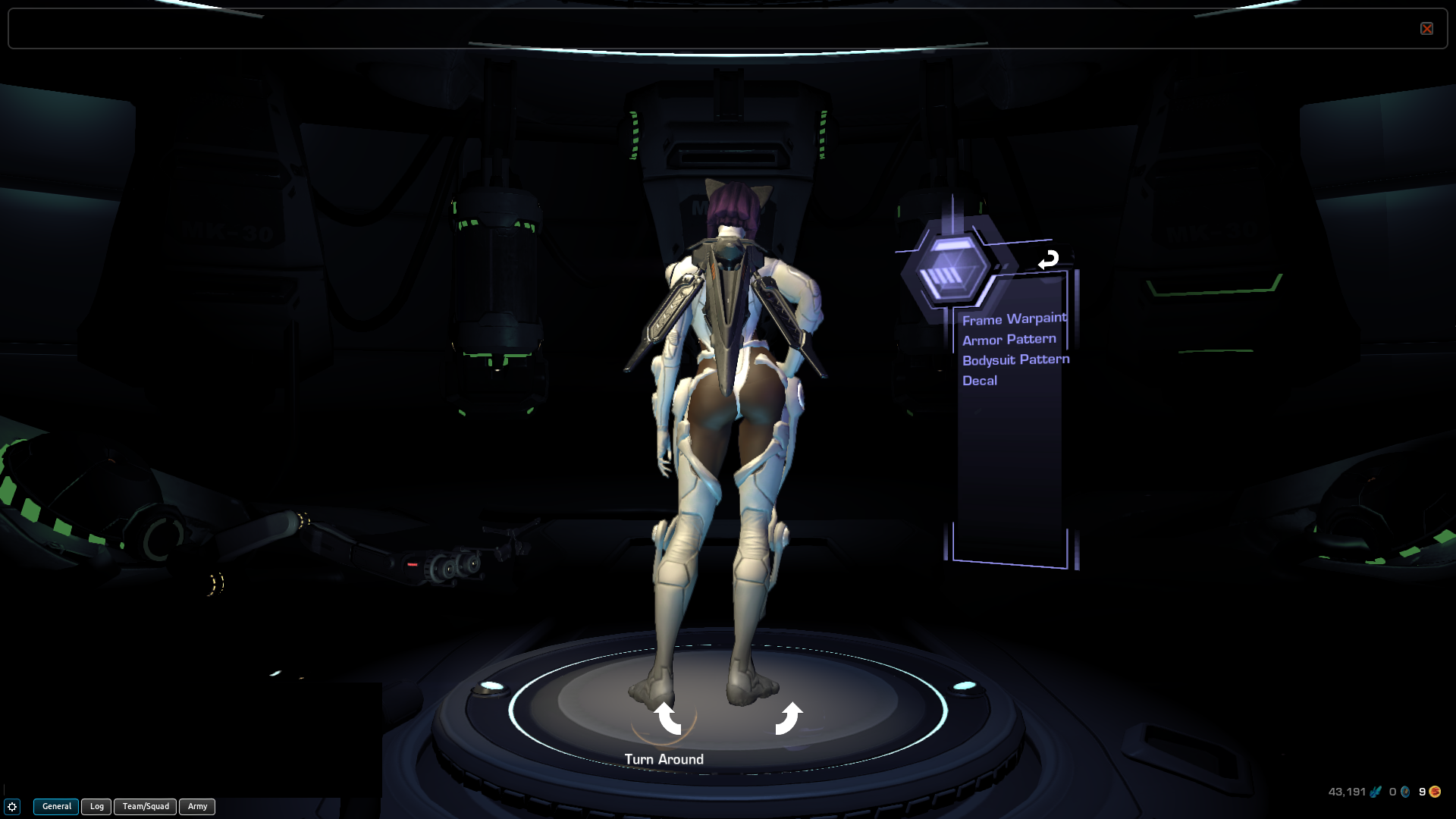Open the Frame Warpaint option

tap(1014, 319)
